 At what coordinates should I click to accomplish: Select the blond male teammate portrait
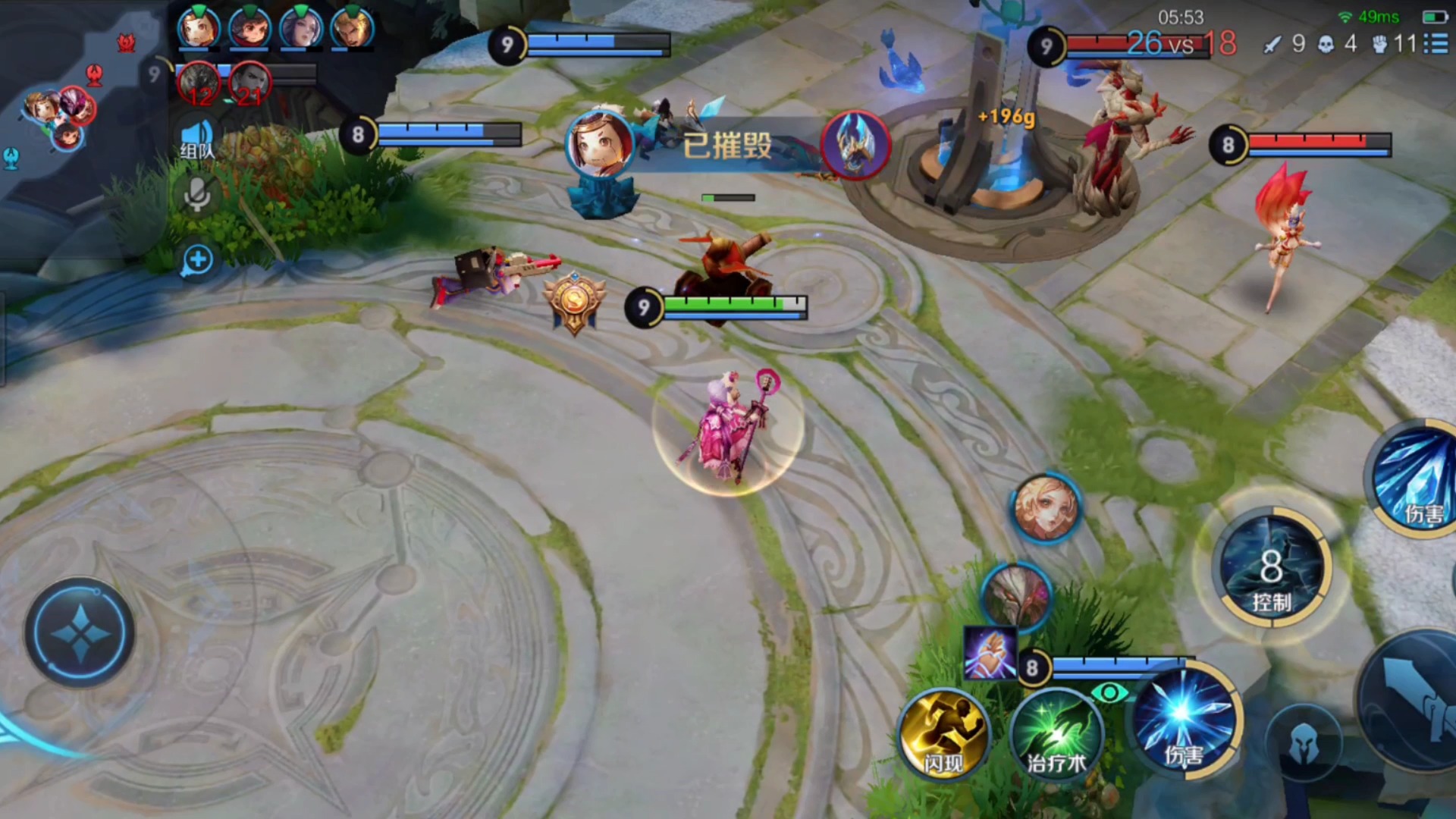click(x=352, y=28)
